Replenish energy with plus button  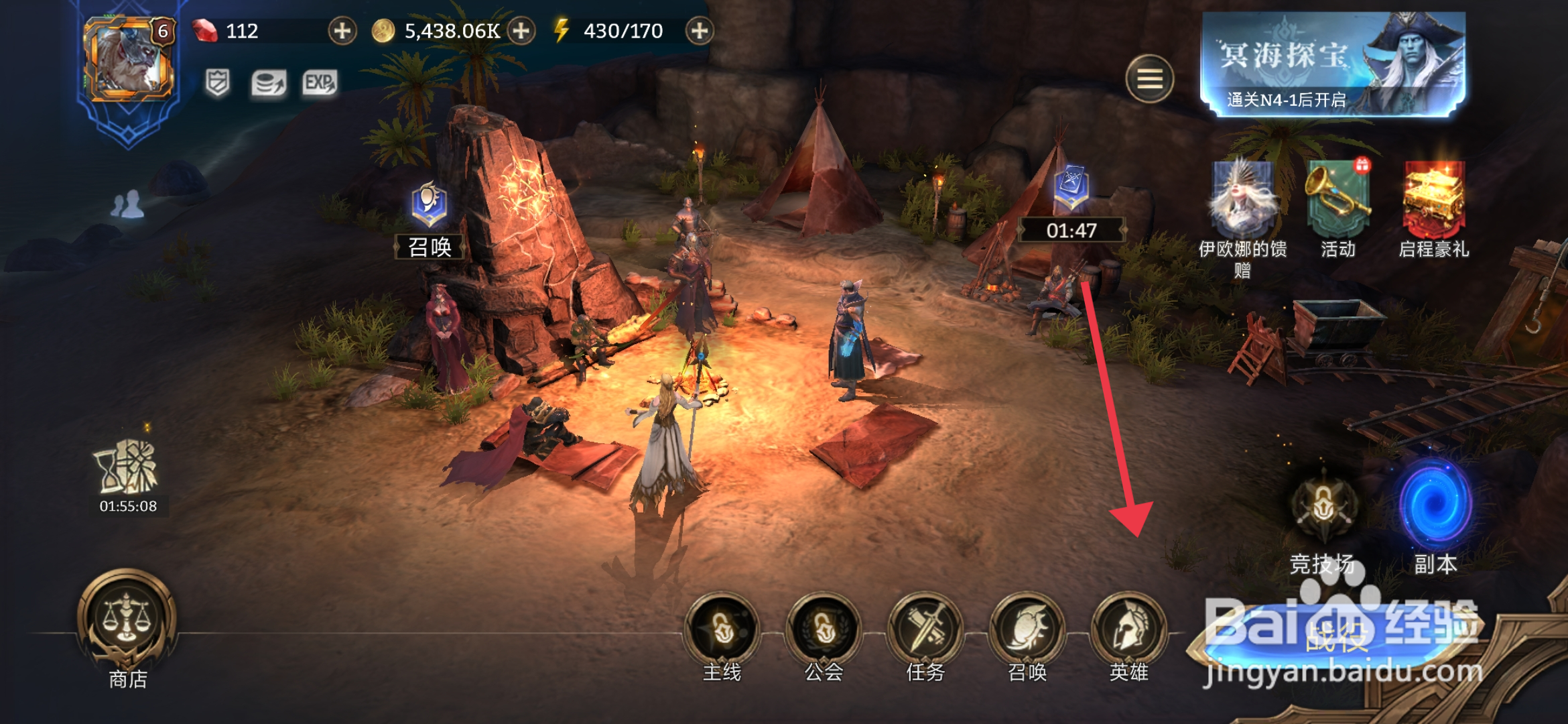click(699, 31)
